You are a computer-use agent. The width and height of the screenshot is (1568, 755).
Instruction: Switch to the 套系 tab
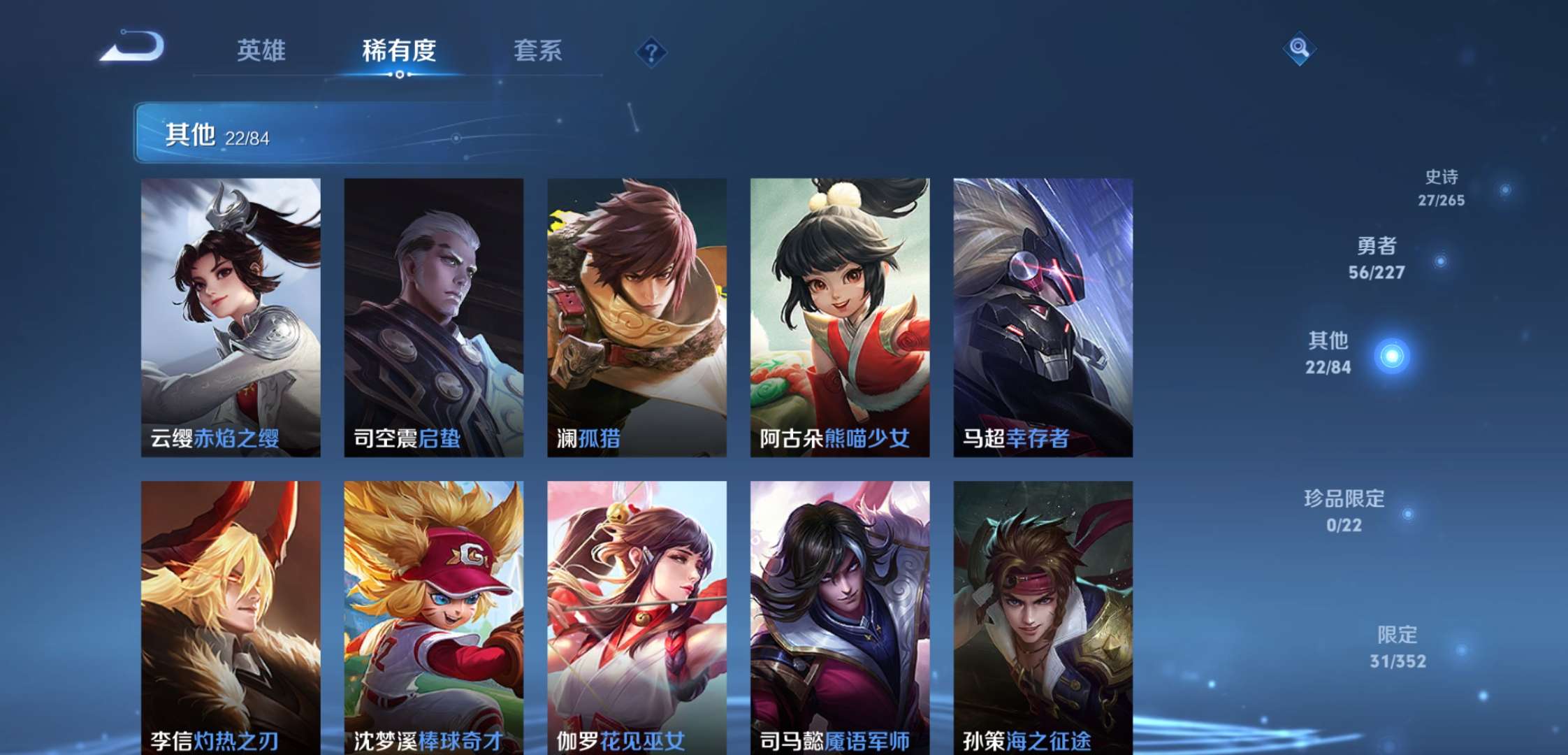539,50
